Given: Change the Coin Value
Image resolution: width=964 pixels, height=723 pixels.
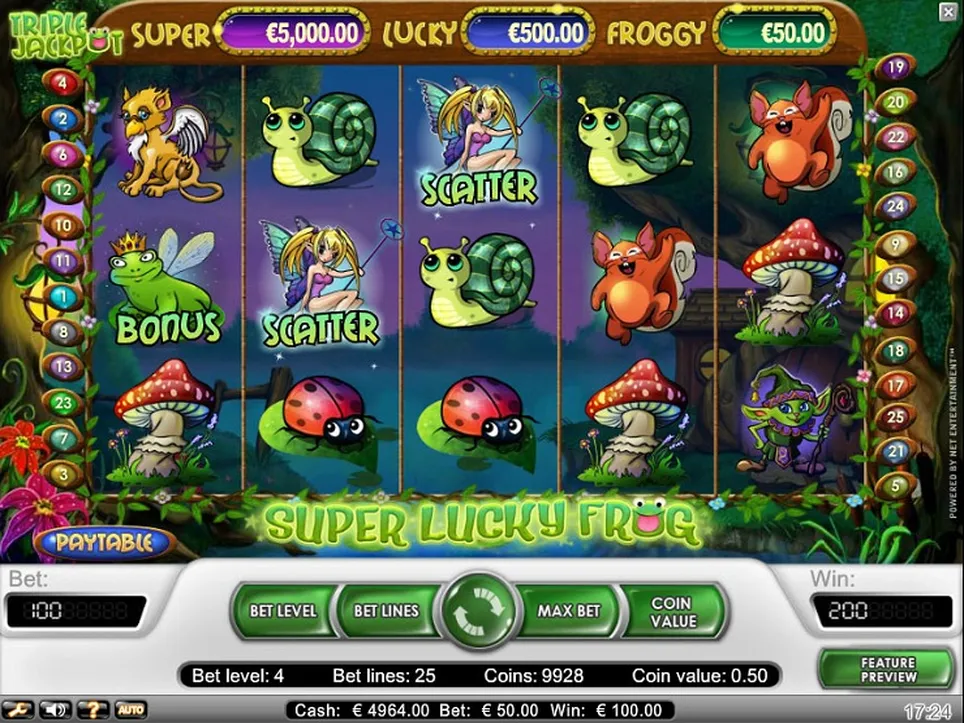Looking at the screenshot, I should [x=672, y=611].
